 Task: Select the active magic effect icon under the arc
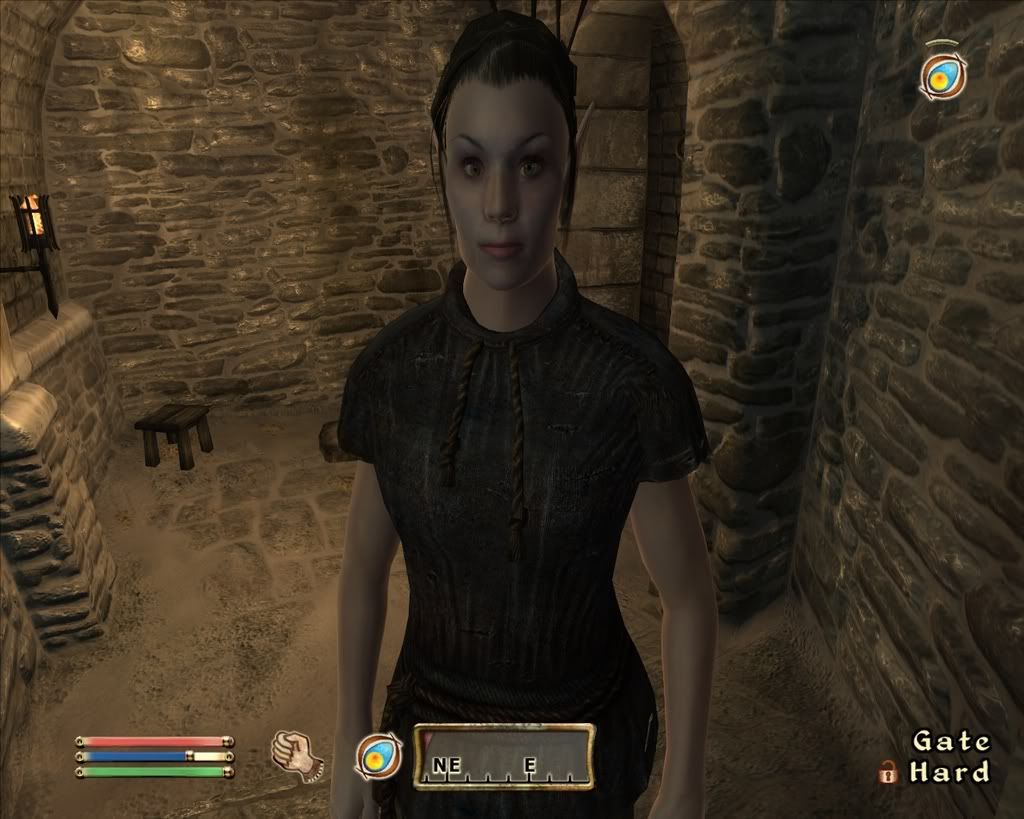[942, 75]
